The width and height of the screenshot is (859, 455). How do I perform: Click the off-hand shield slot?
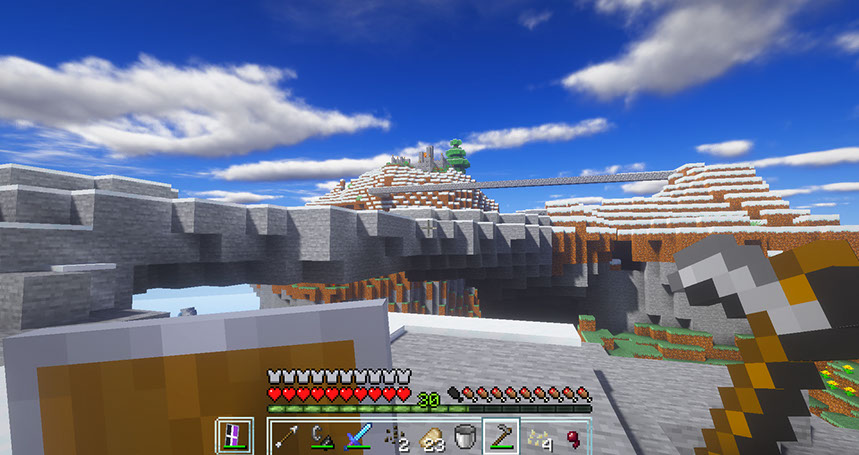pos(234,436)
